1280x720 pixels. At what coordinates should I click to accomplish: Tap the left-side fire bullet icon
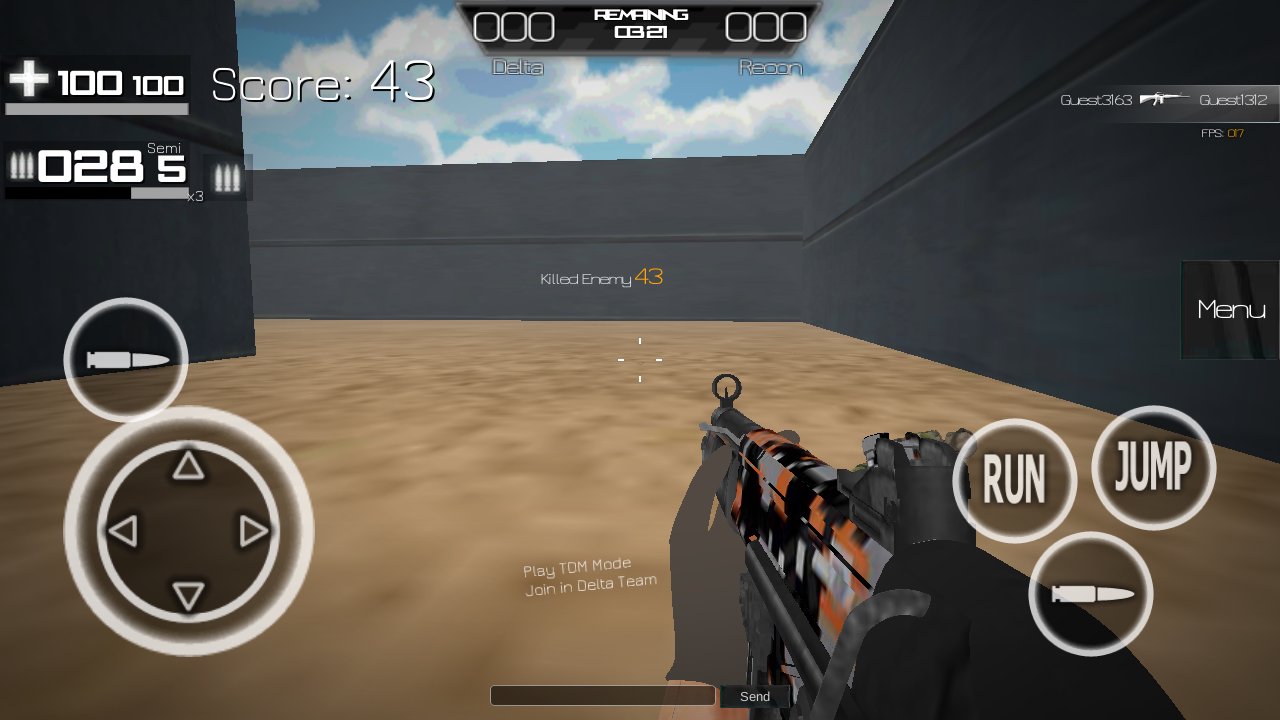click(124, 358)
